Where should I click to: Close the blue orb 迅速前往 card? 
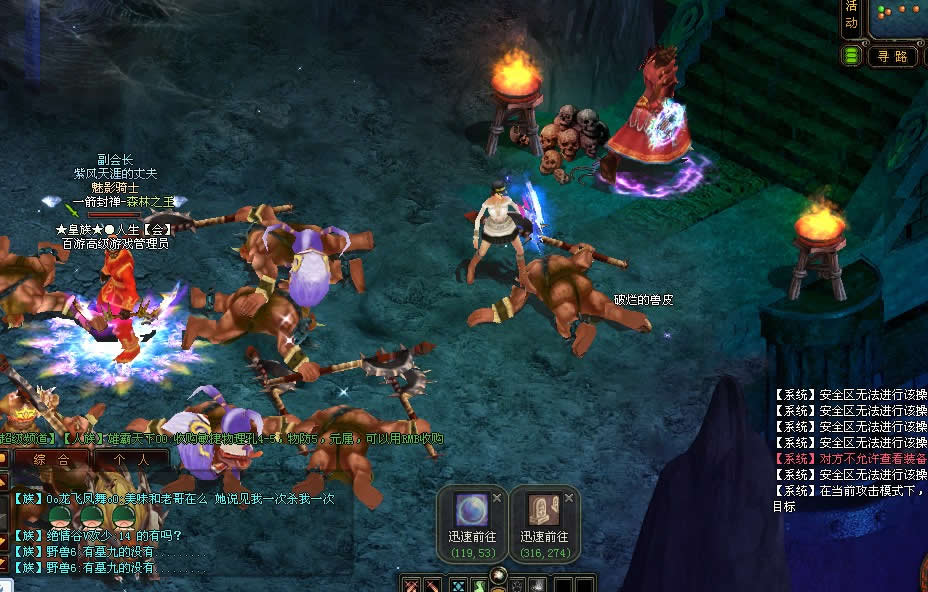click(x=497, y=497)
